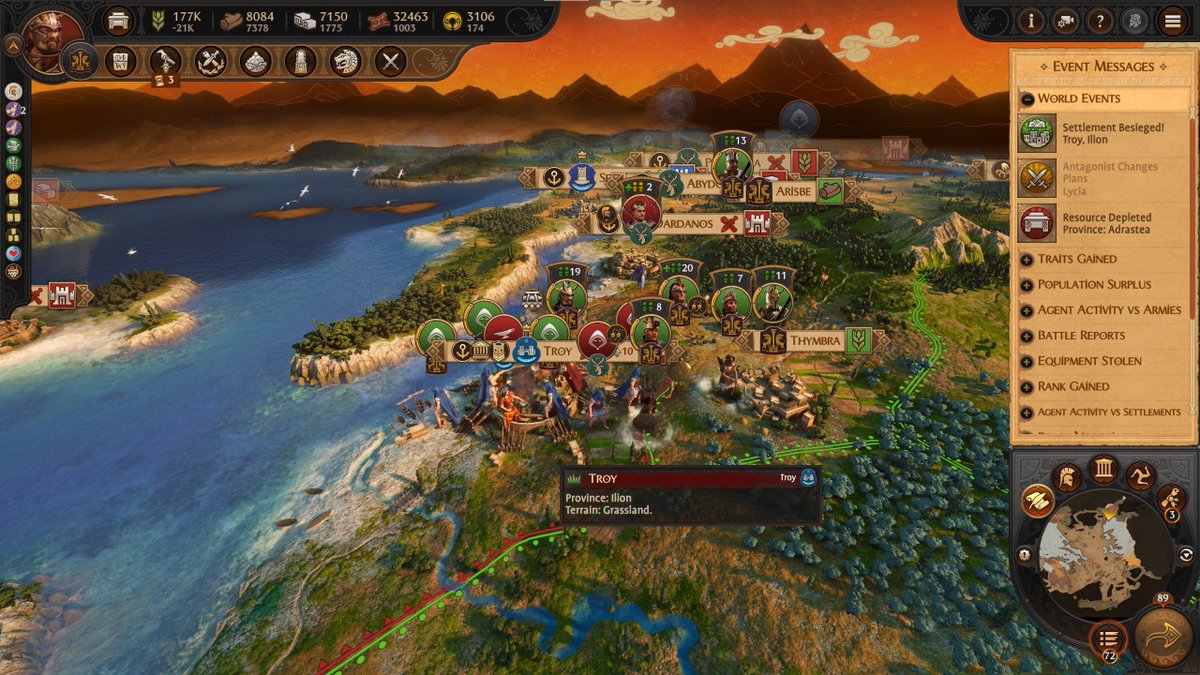The width and height of the screenshot is (1200, 675).
Task: Open the camera settings button
Action: [x=1066, y=20]
